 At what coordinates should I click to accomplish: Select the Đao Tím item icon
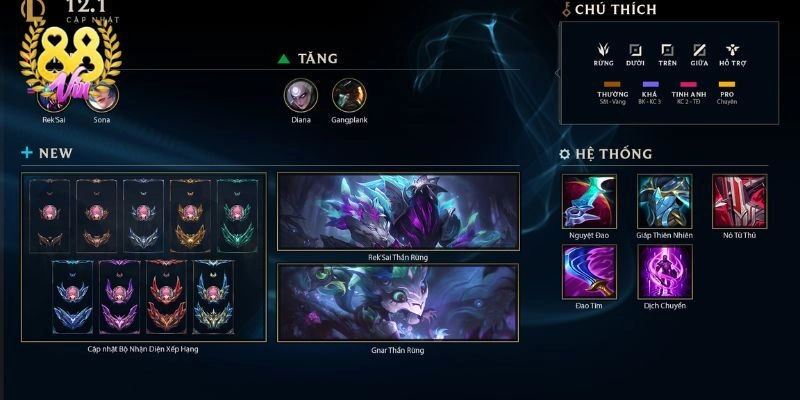pos(586,270)
